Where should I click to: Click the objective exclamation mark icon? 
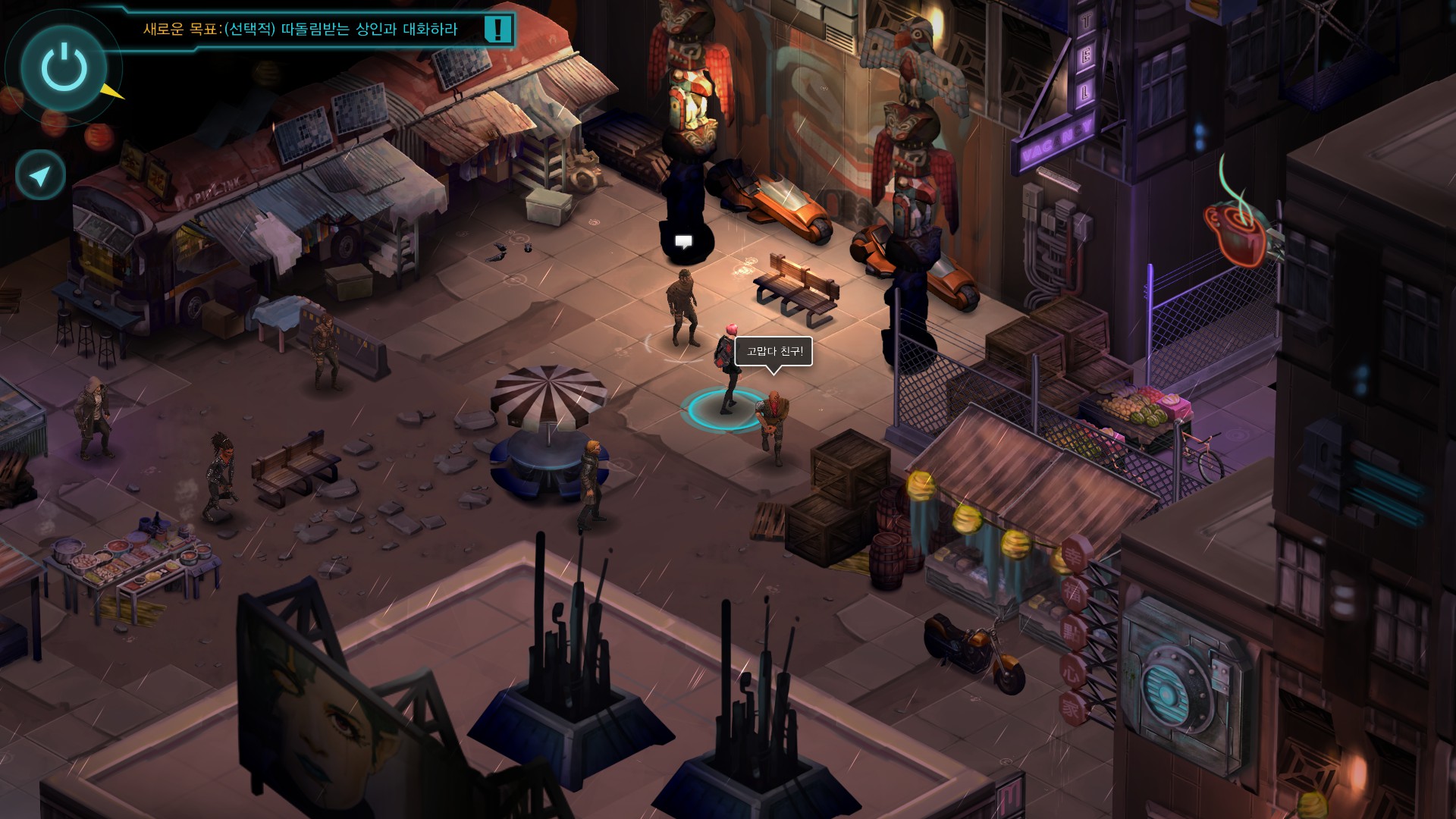pos(497,30)
